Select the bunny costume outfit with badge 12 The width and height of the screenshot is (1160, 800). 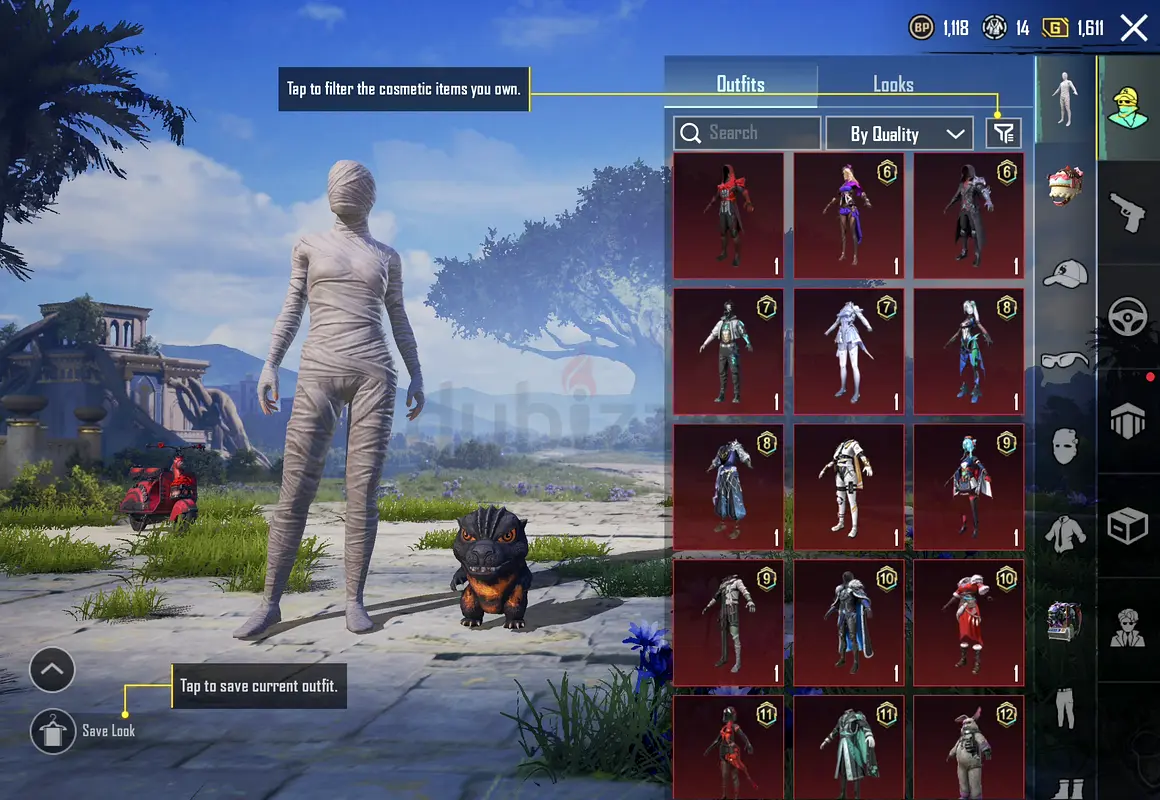click(968, 747)
